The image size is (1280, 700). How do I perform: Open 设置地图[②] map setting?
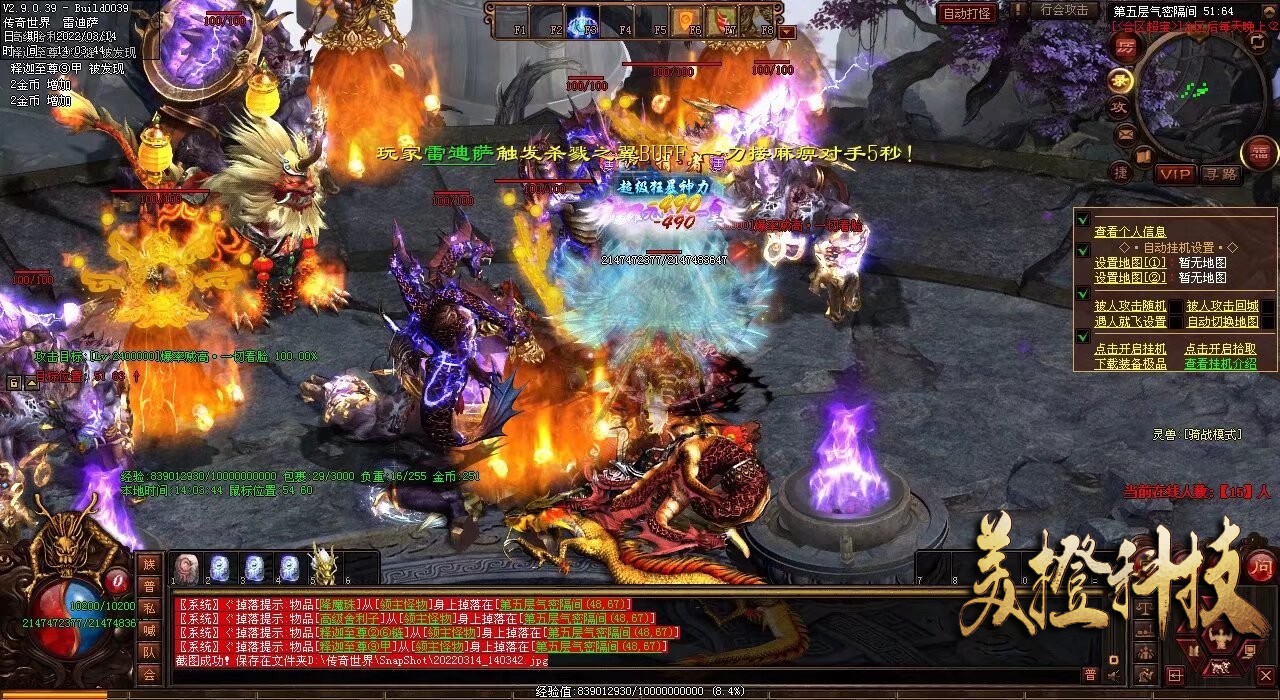1130,278
